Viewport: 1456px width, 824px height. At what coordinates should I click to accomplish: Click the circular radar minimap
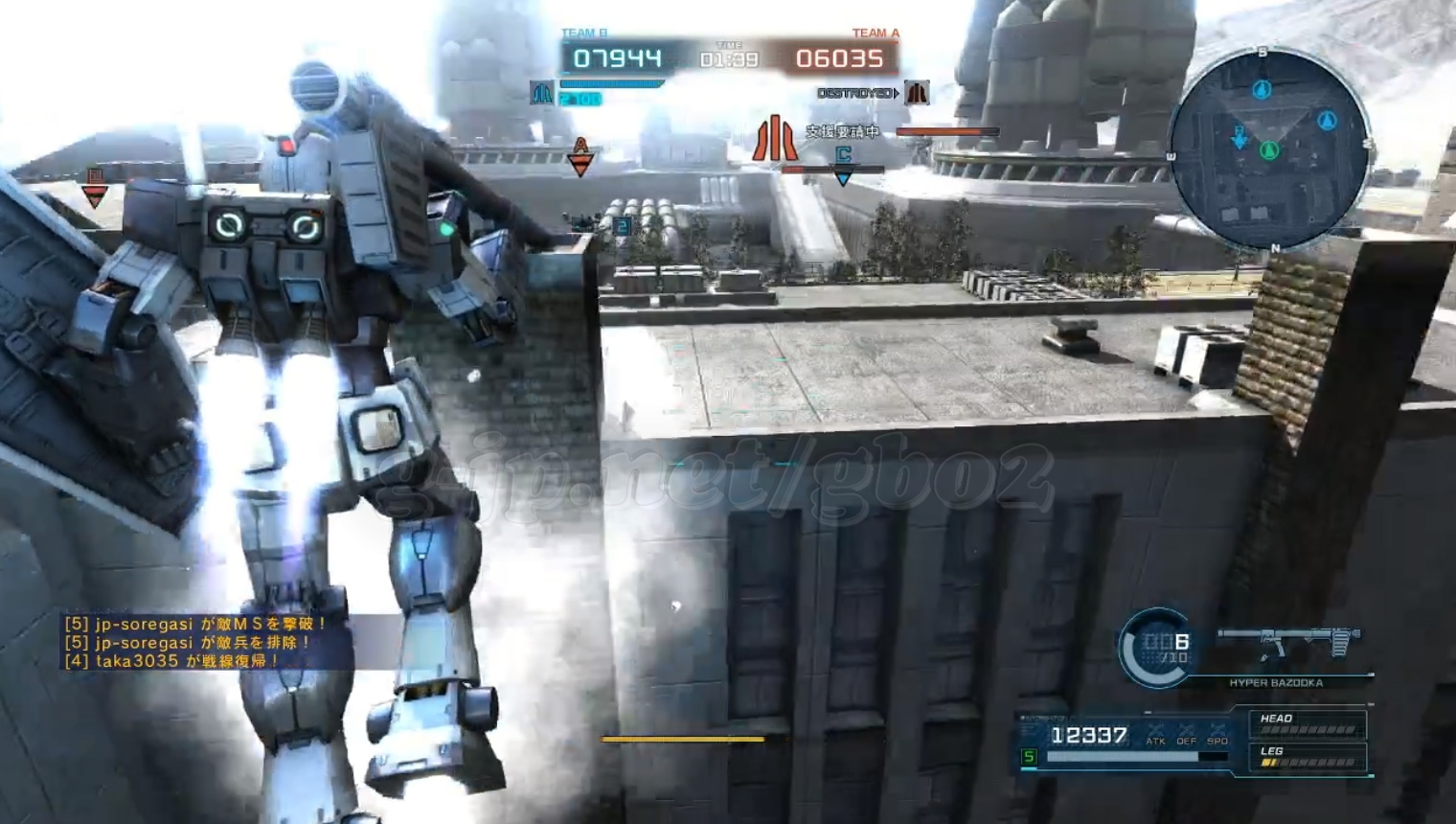[1269, 149]
